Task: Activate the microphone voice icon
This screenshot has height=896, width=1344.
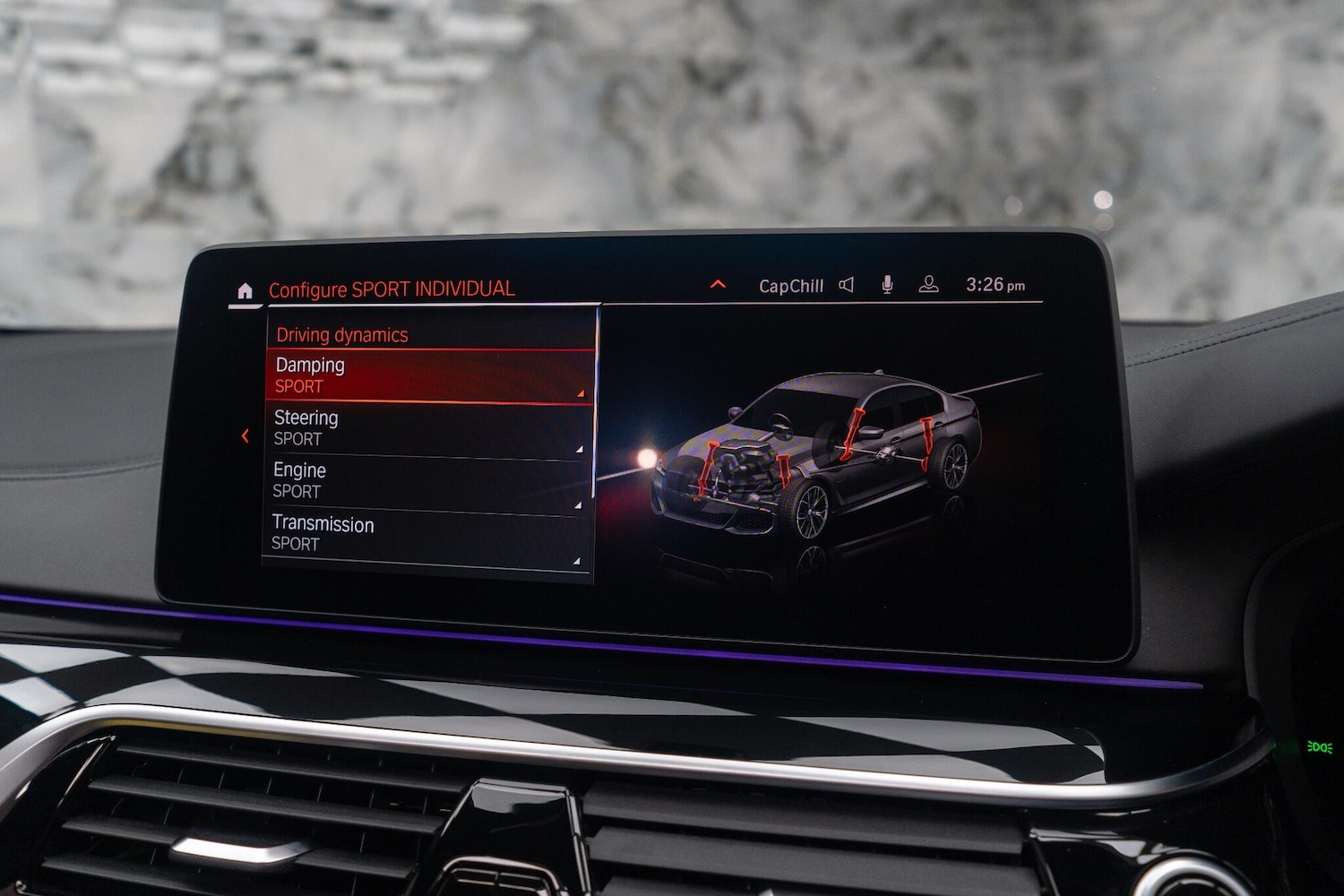Action: [x=887, y=285]
